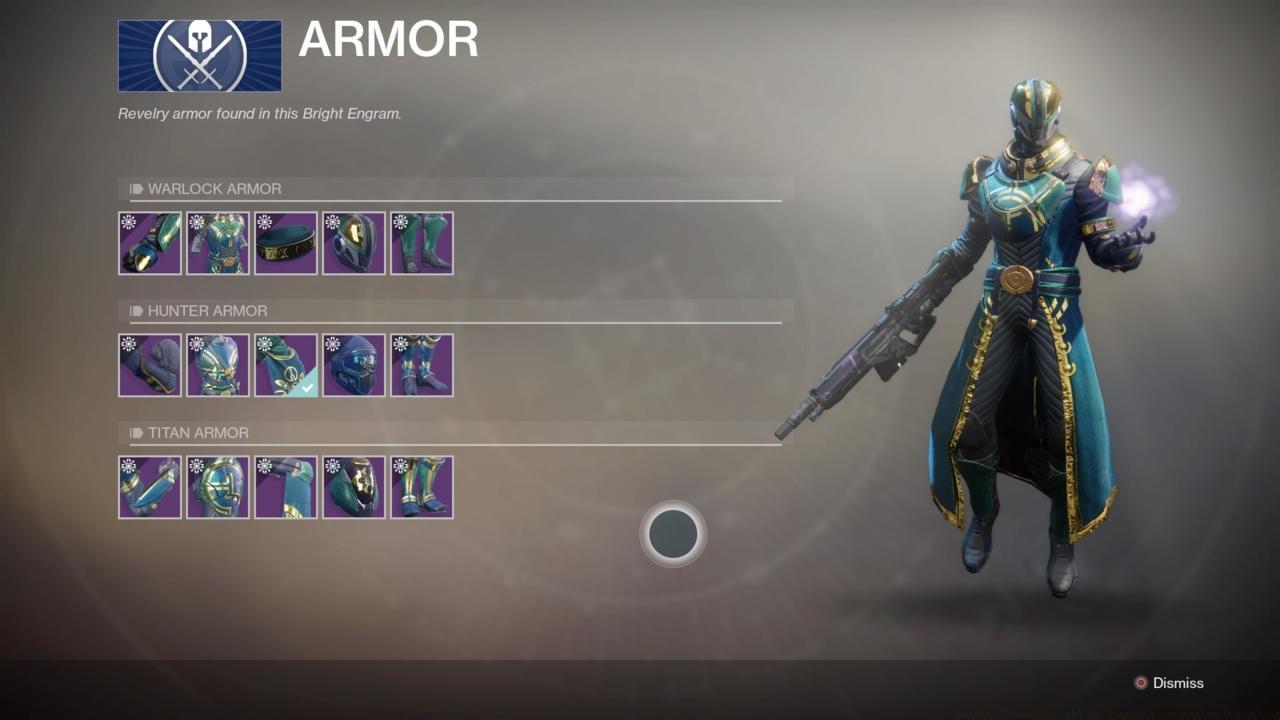1280x720 pixels.
Task: Select the gray circular dot control
Action: [673, 534]
